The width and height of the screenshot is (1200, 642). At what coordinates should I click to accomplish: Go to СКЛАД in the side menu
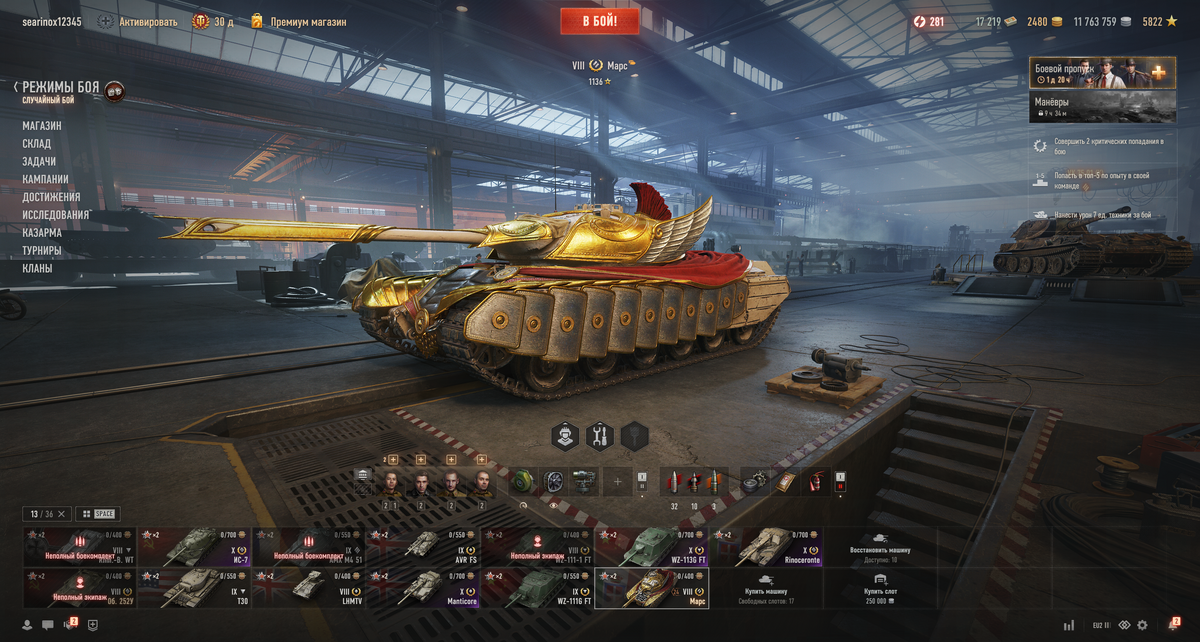37,144
